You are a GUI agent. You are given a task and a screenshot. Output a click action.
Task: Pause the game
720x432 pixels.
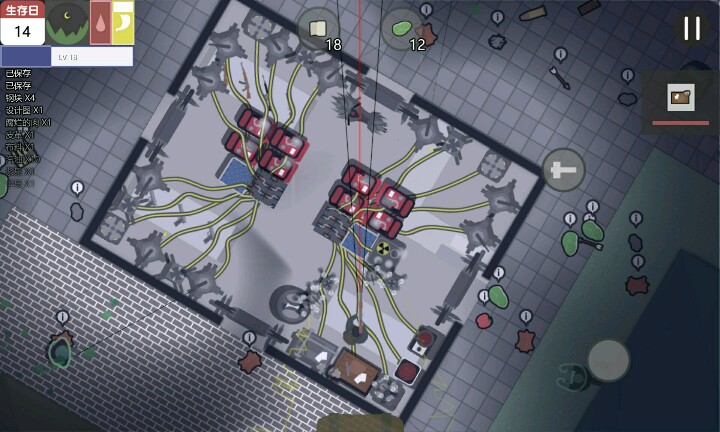tap(691, 28)
